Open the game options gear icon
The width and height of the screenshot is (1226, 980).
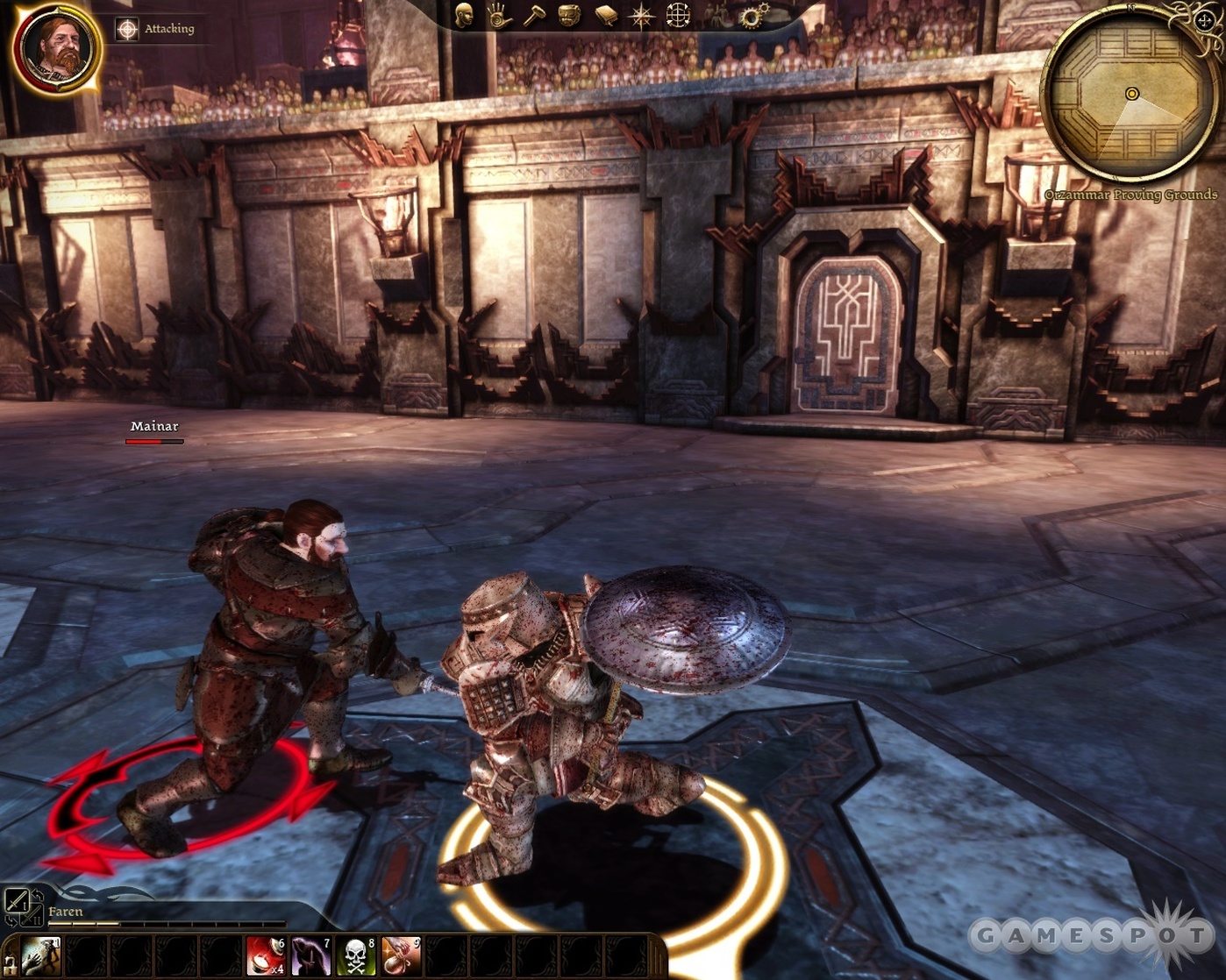point(752,15)
